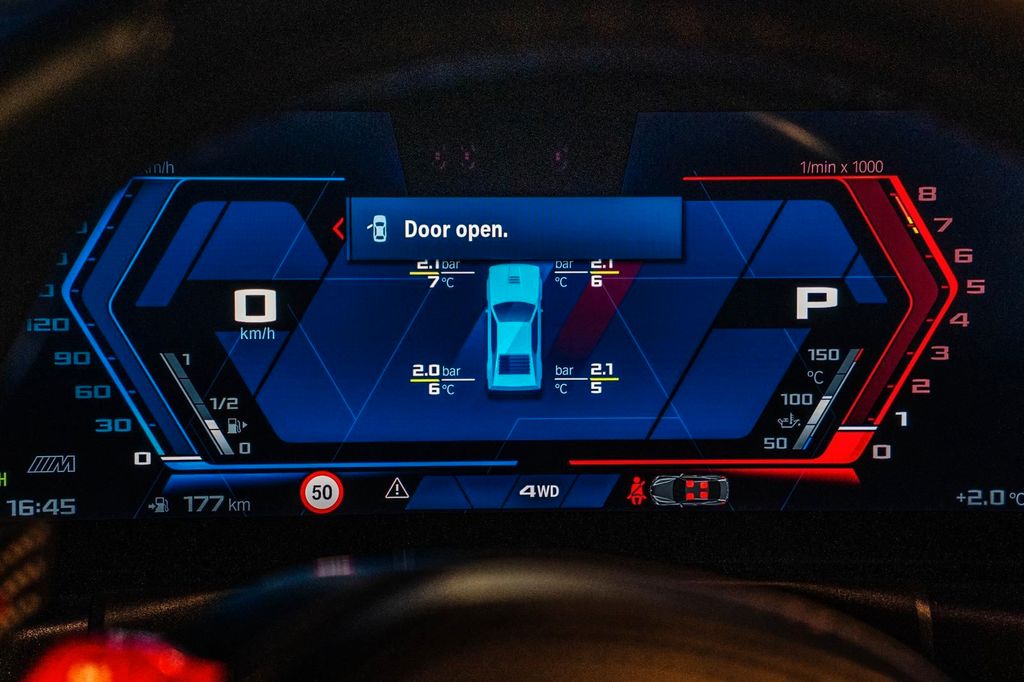Select the M logo
Viewport: 1024px width, 682px height.
(x=51, y=464)
